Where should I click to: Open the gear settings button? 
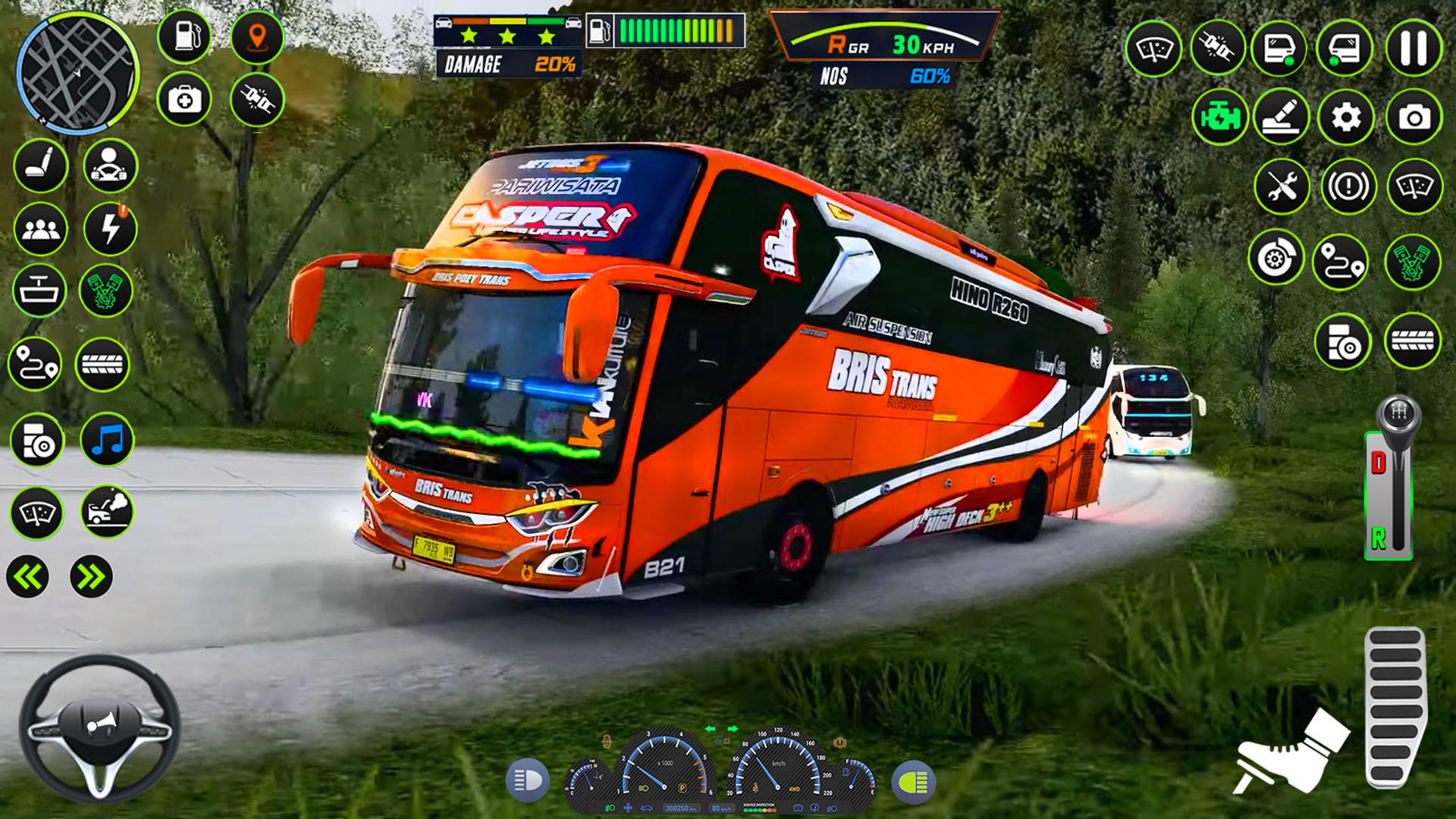pyautogui.click(x=1346, y=118)
